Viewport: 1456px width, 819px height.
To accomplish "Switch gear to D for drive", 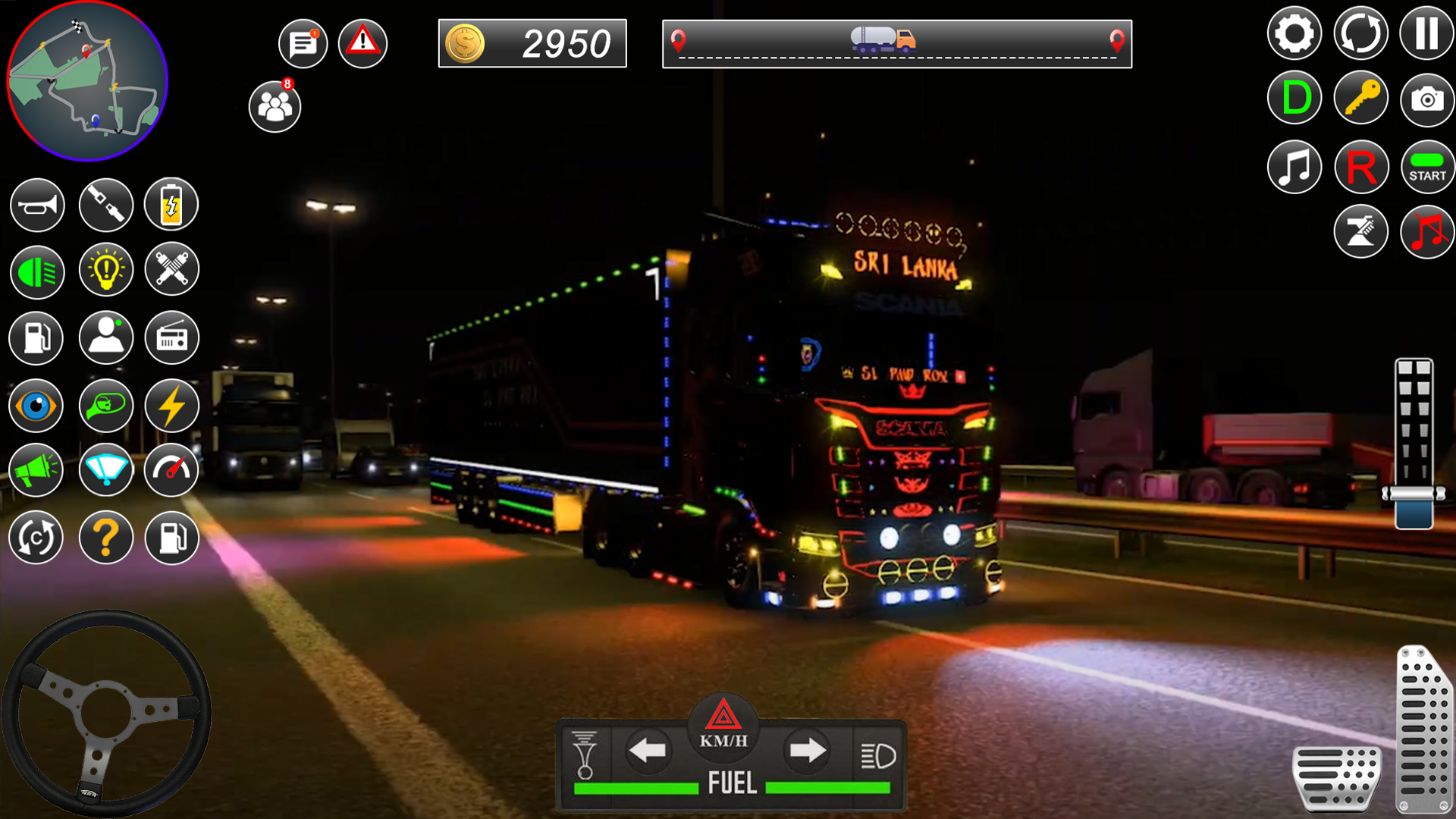I will tap(1294, 98).
